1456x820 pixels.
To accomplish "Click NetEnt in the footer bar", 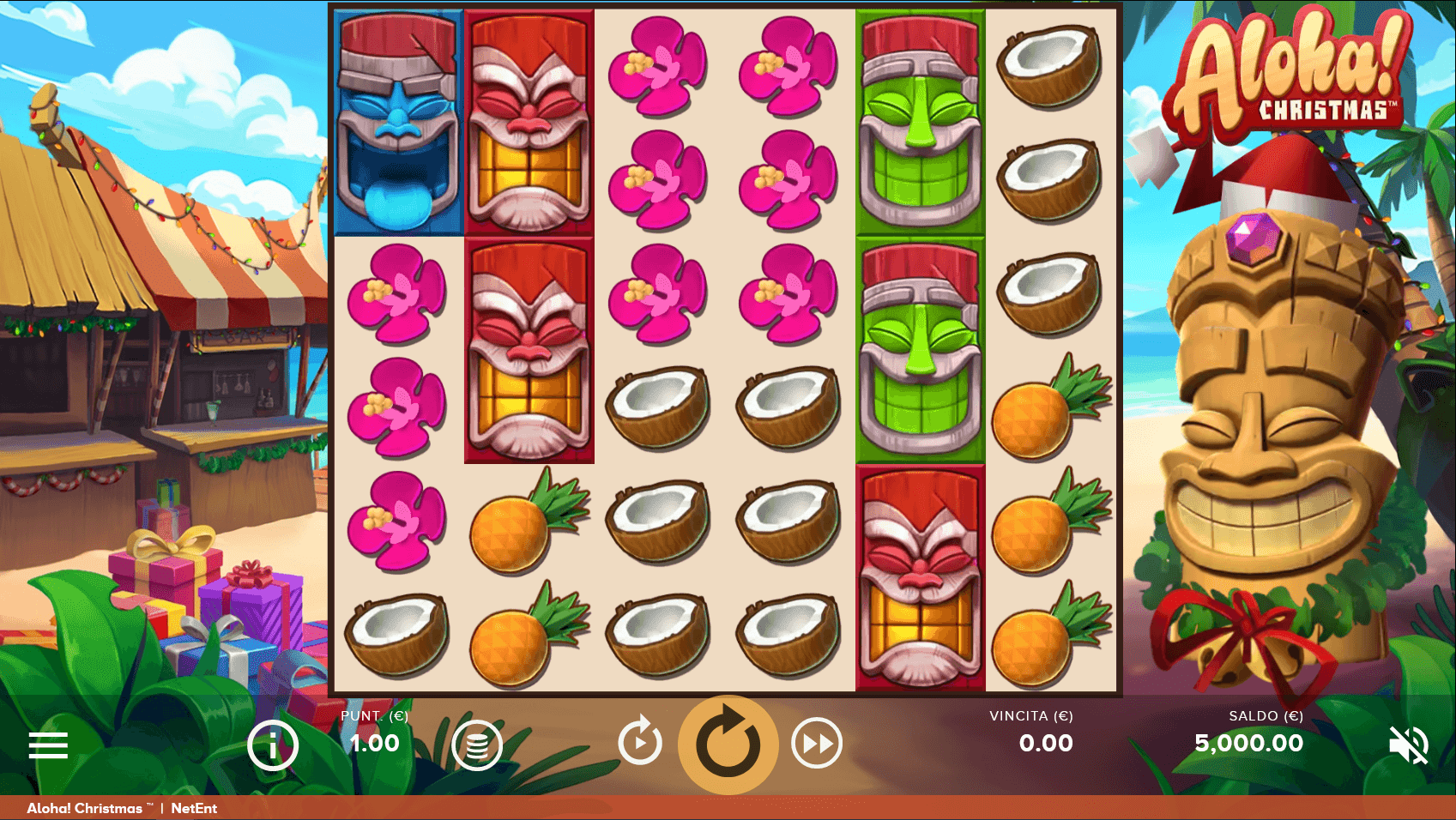I will pyautogui.click(x=196, y=807).
